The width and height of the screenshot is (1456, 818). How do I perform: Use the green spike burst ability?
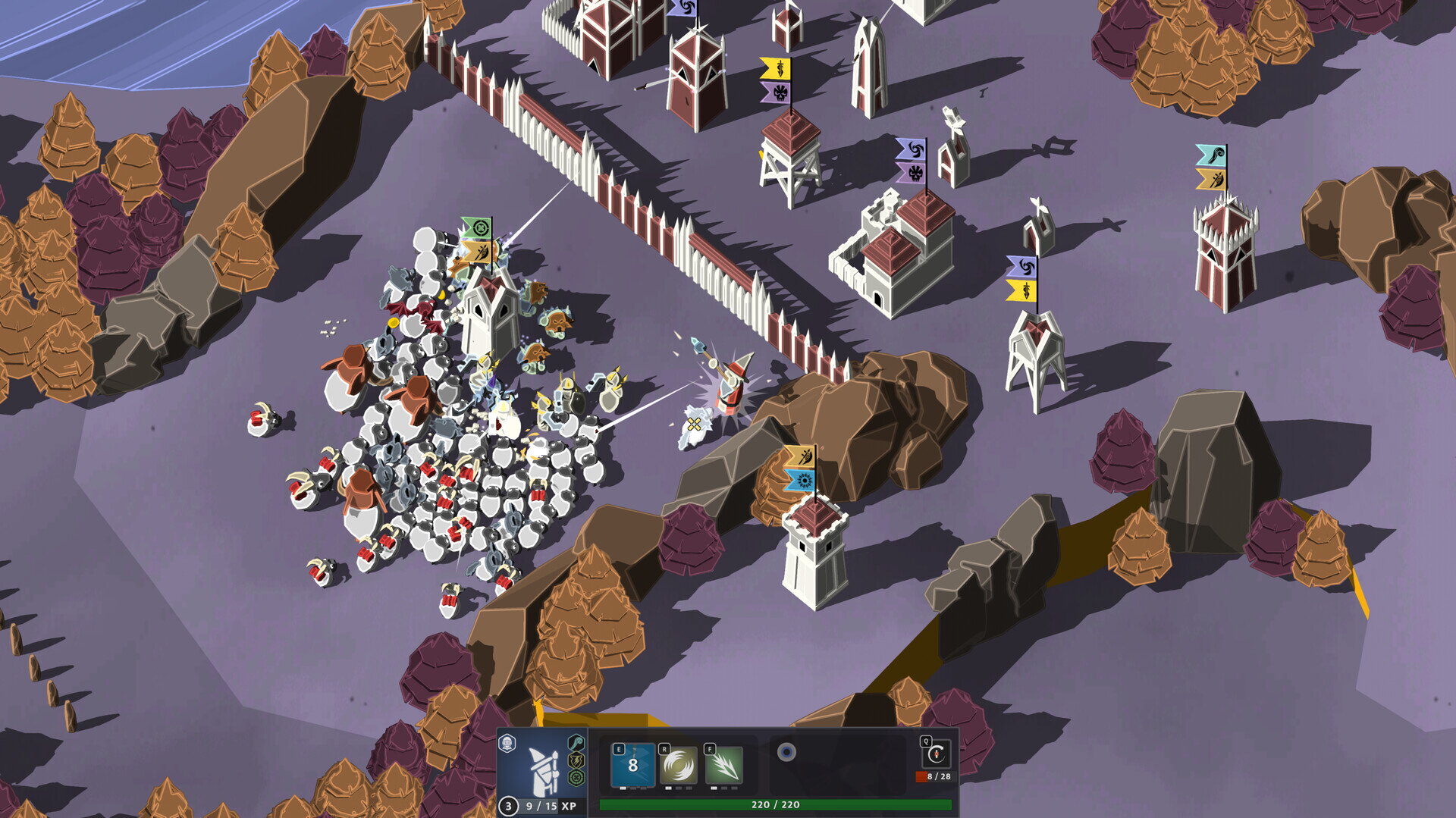[723, 765]
